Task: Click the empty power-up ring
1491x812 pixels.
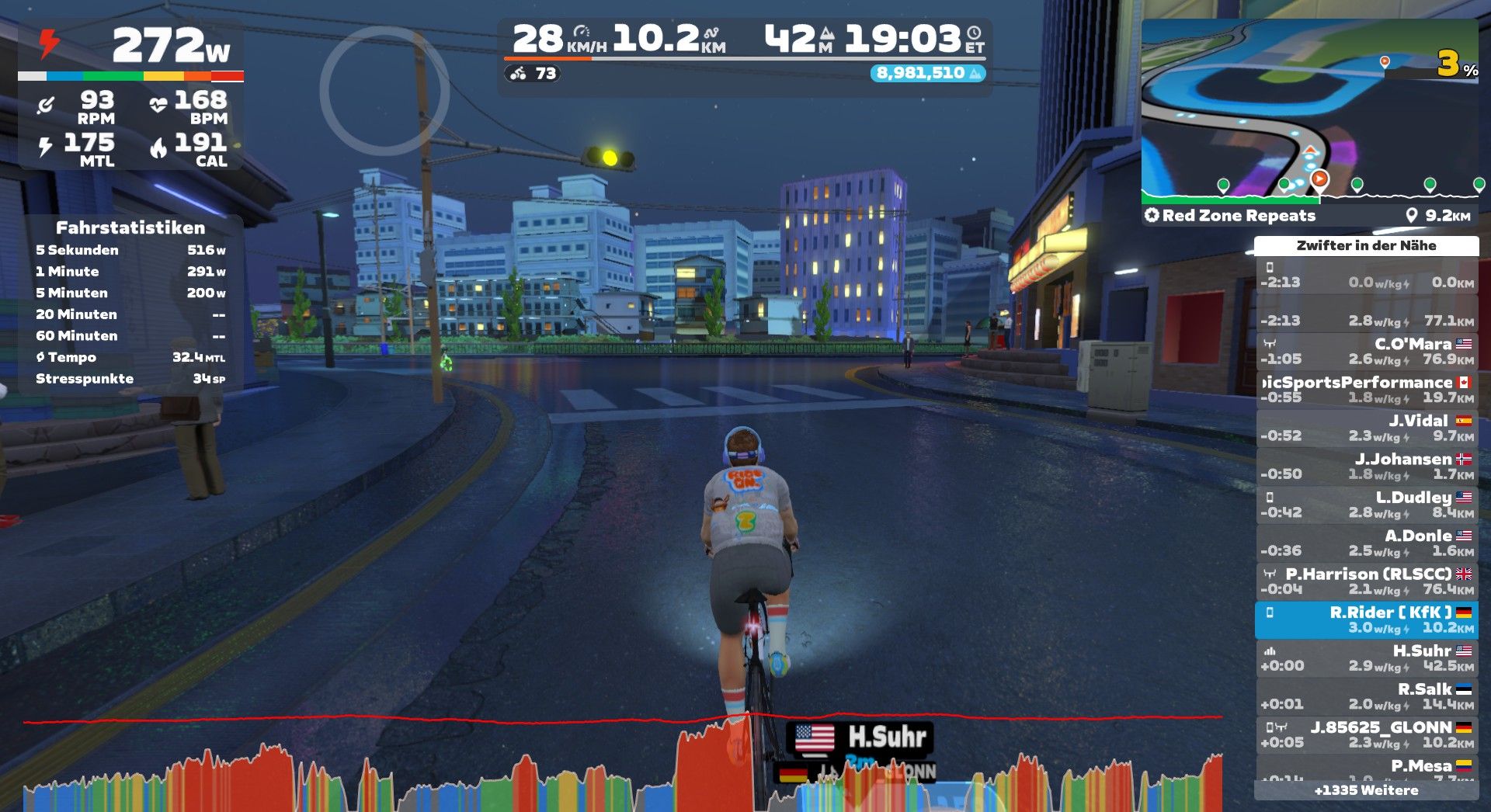Action: click(x=384, y=91)
